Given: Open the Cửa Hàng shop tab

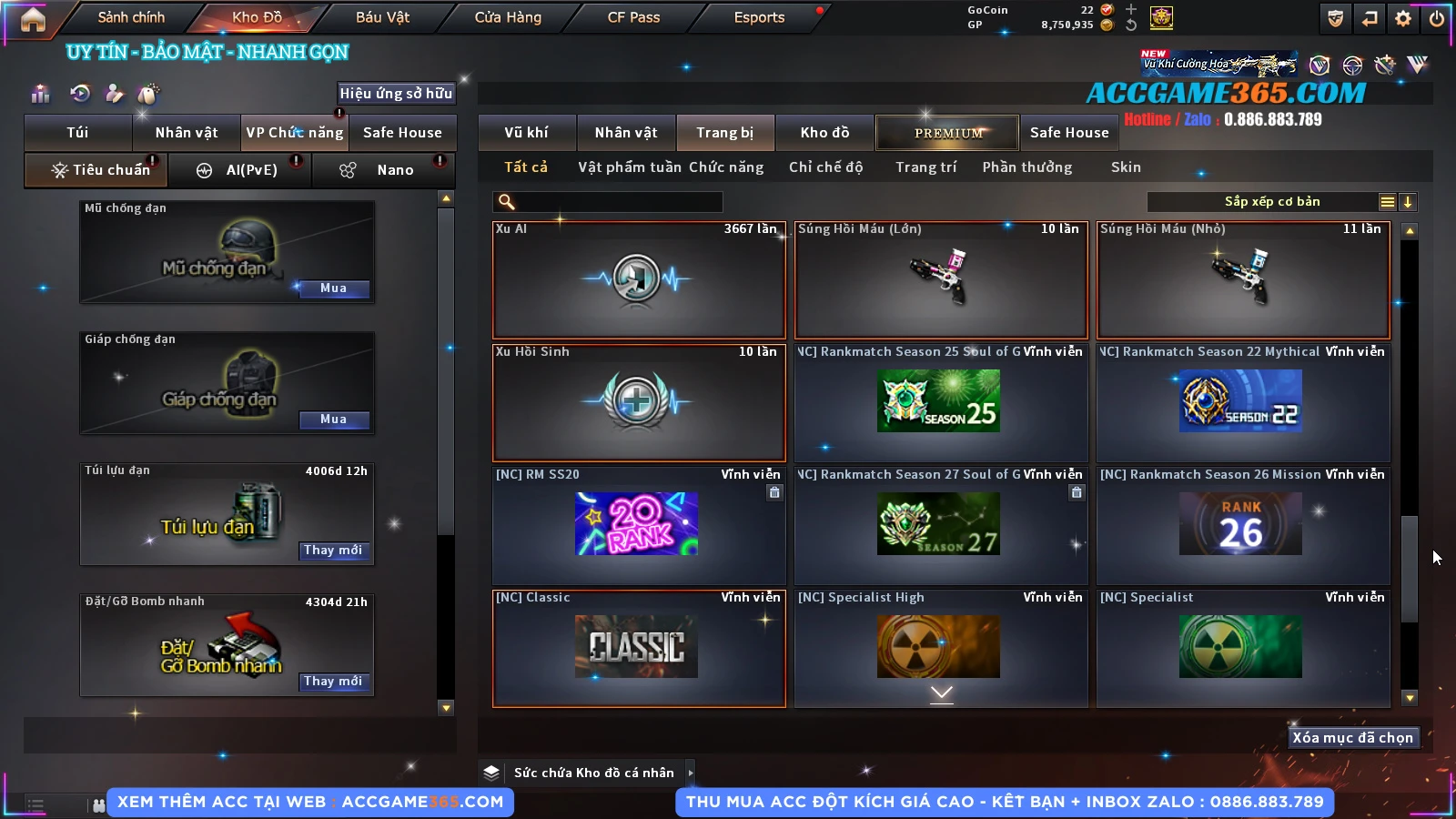Looking at the screenshot, I should pos(508,17).
